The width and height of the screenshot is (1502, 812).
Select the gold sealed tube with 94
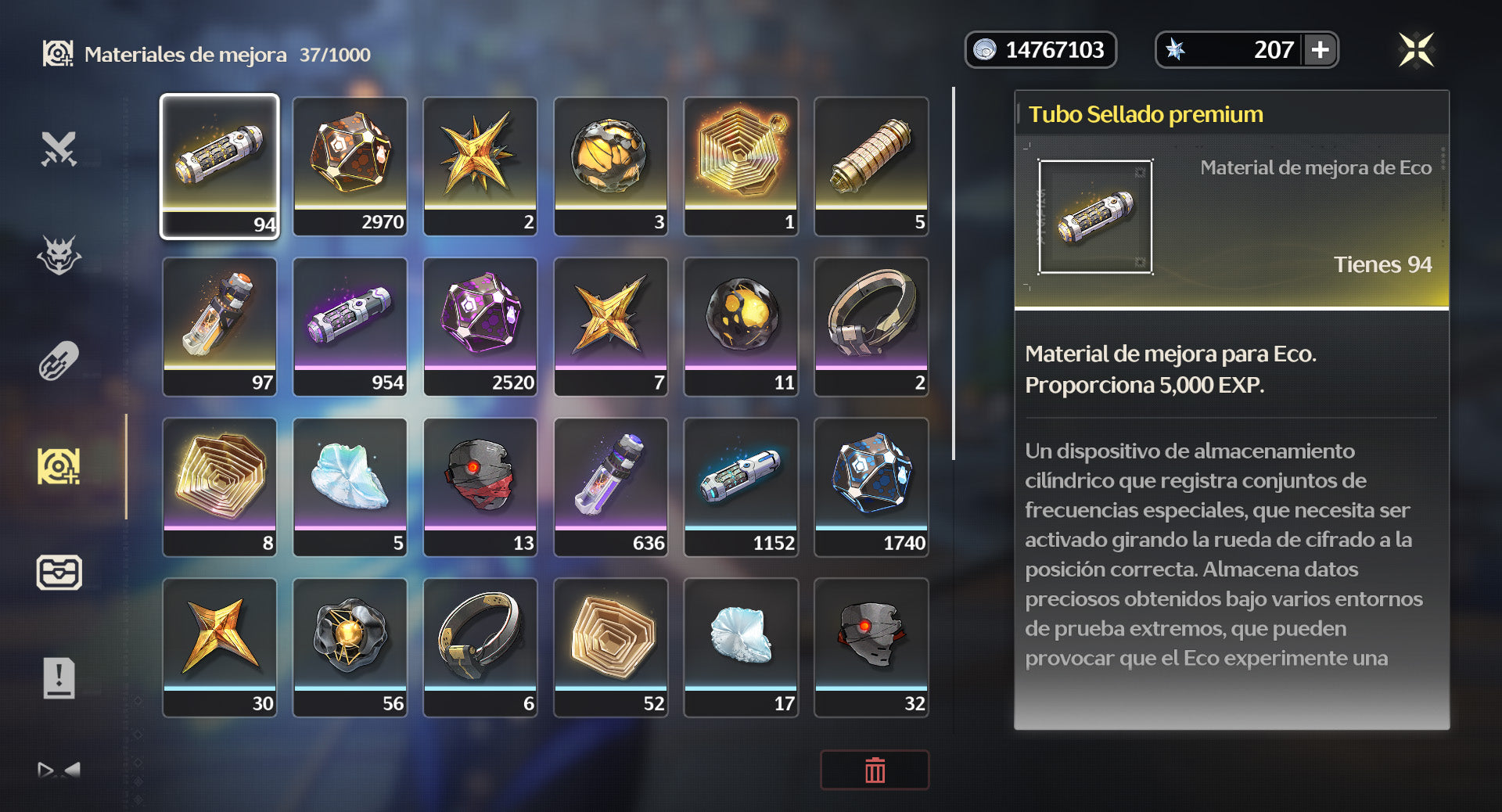coord(220,165)
